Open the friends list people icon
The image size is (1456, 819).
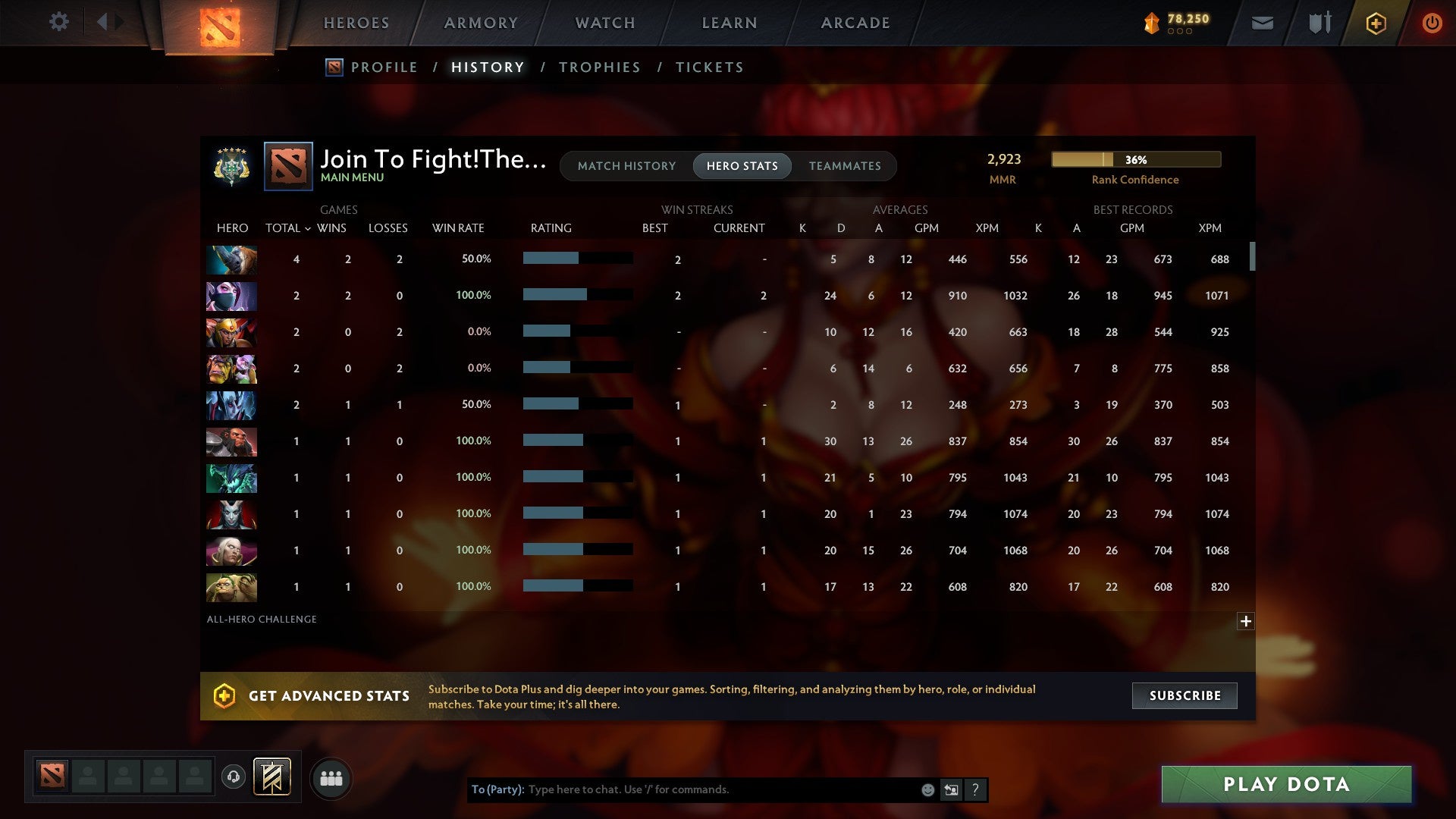pos(331,777)
